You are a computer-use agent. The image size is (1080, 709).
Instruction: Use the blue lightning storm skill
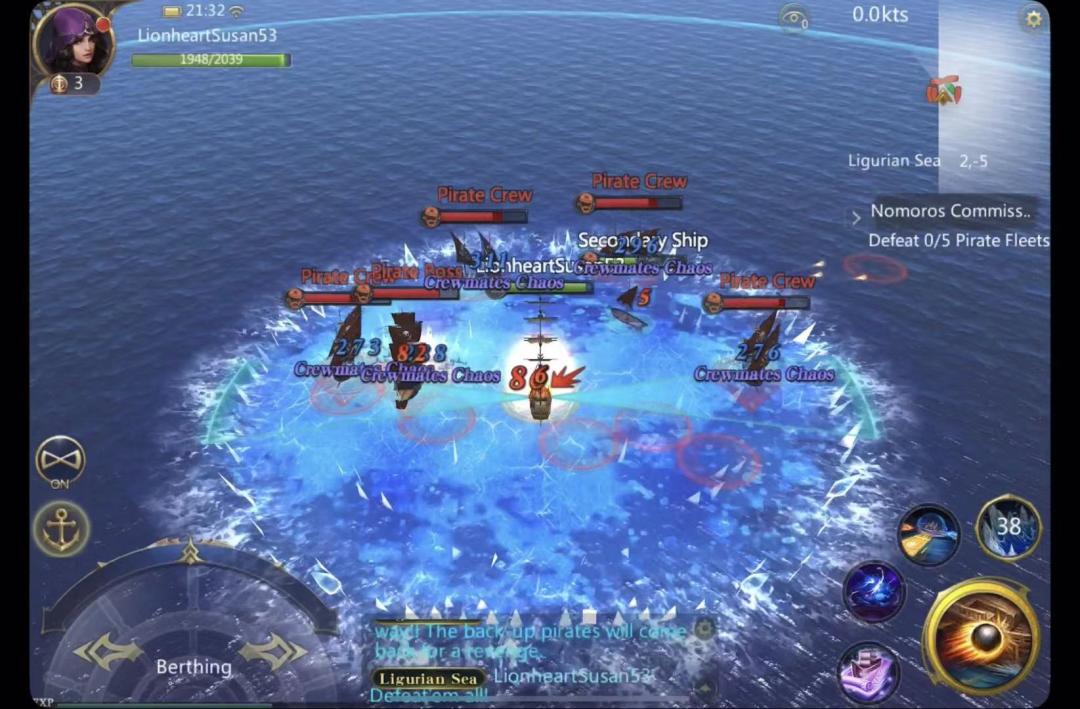(874, 591)
